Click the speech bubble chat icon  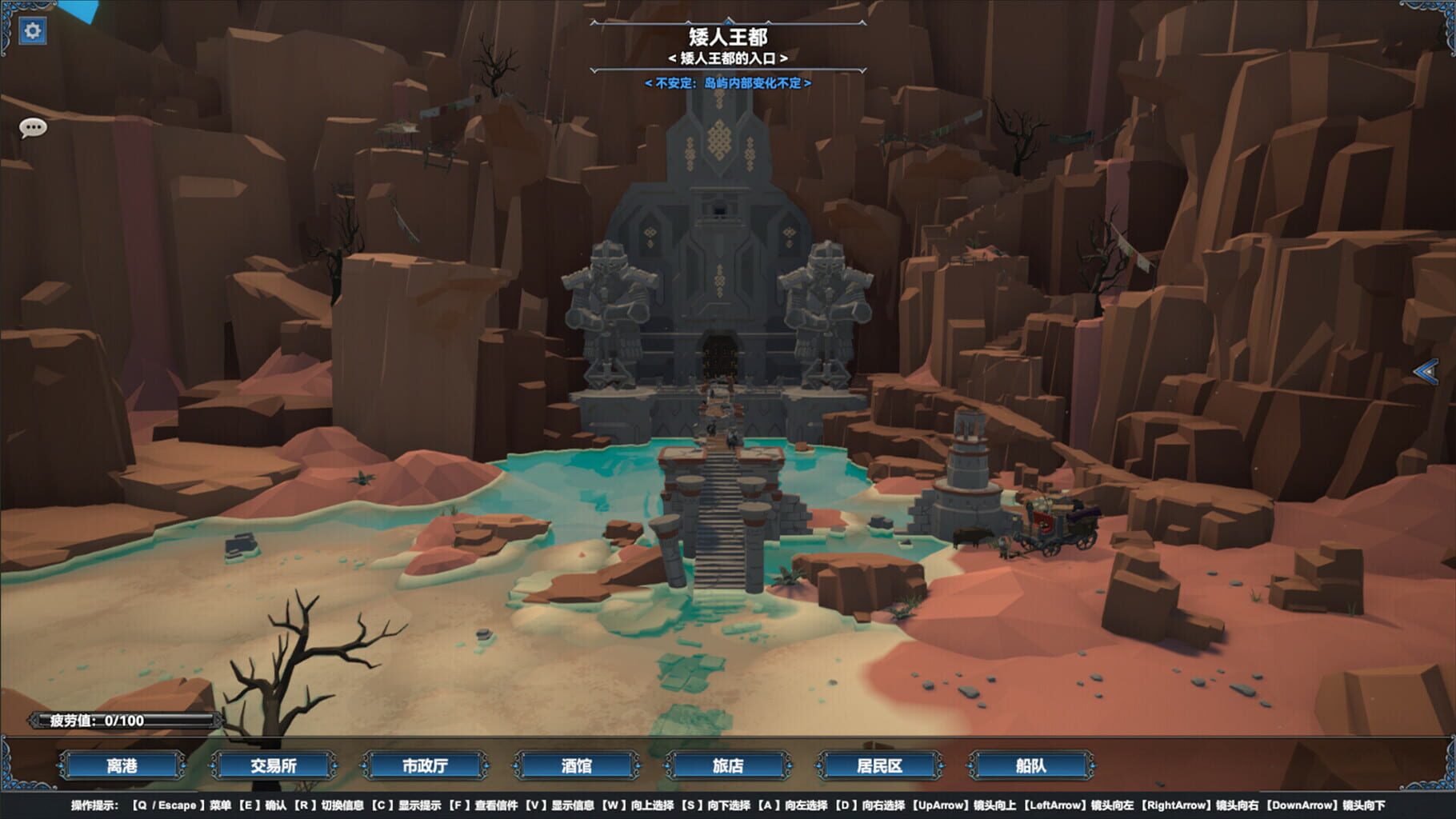pos(32,128)
